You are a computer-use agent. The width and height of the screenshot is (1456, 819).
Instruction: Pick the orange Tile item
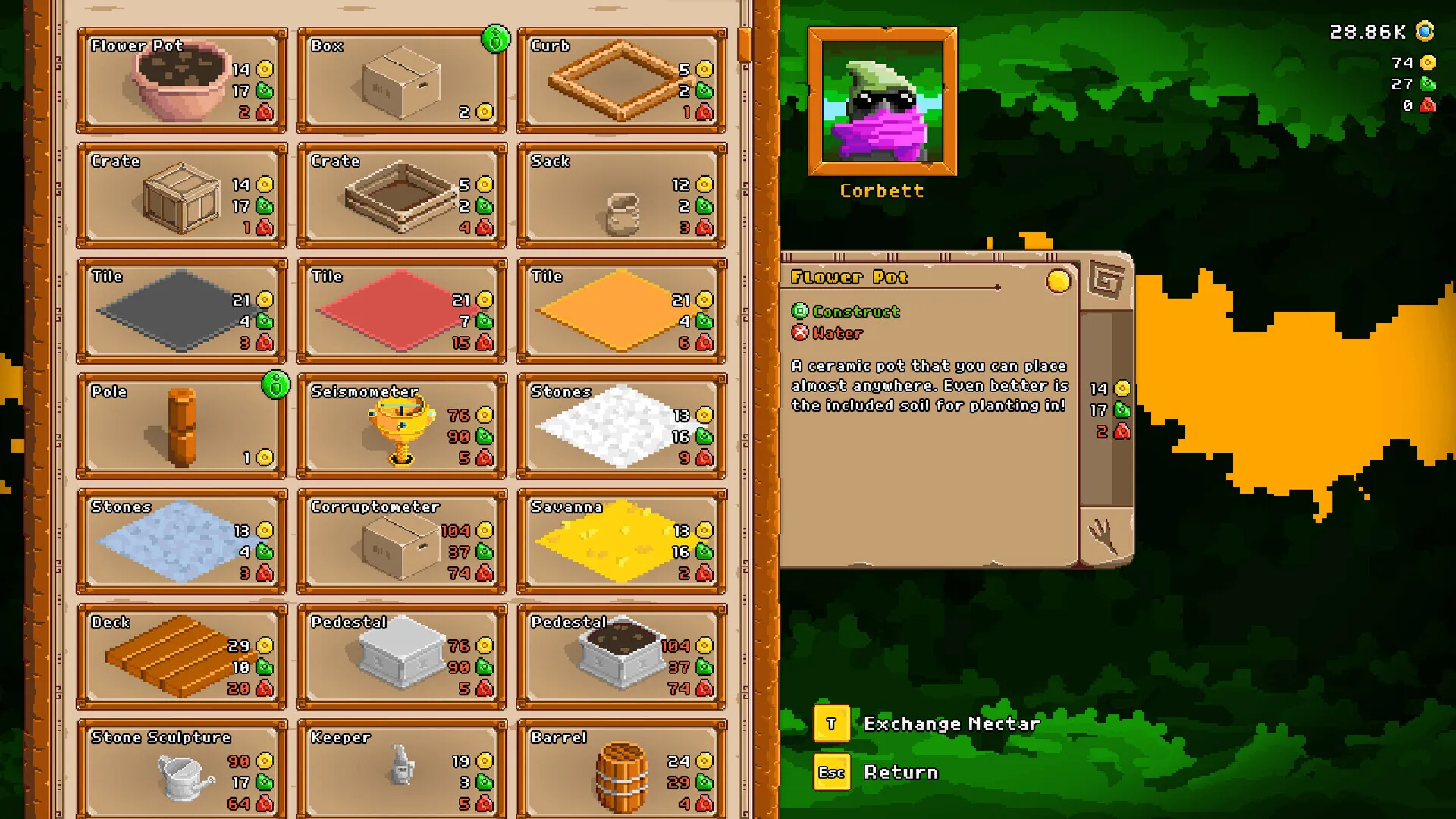pos(621,311)
